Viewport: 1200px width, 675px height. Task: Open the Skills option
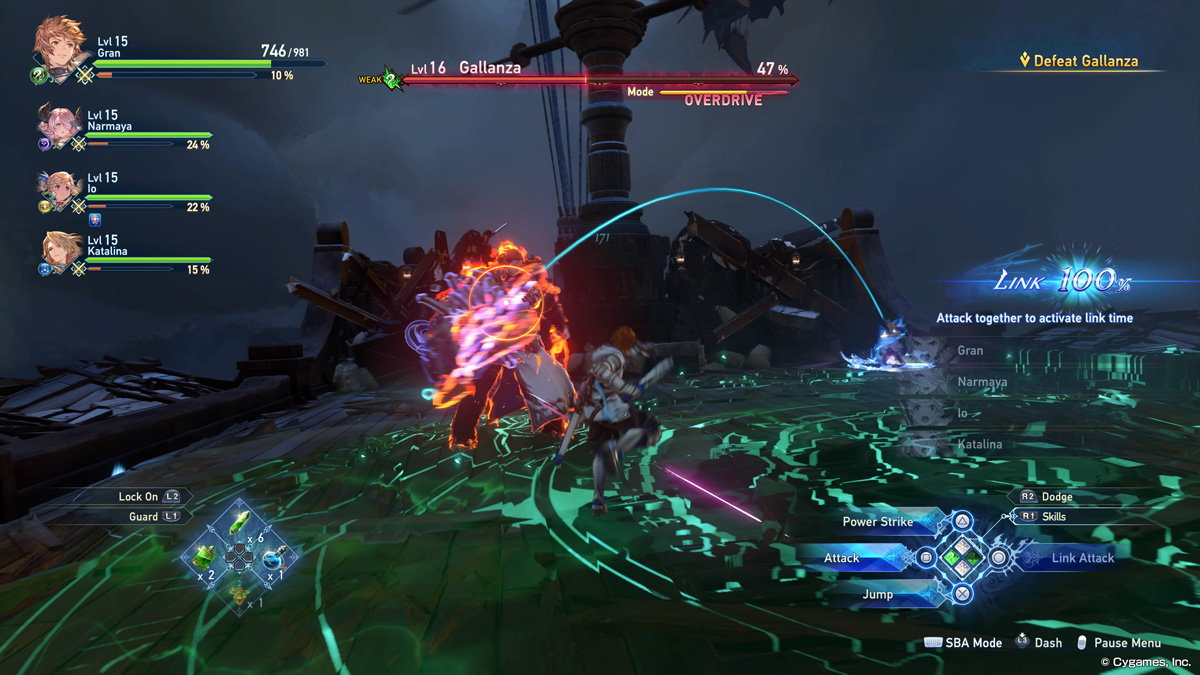[1053, 517]
